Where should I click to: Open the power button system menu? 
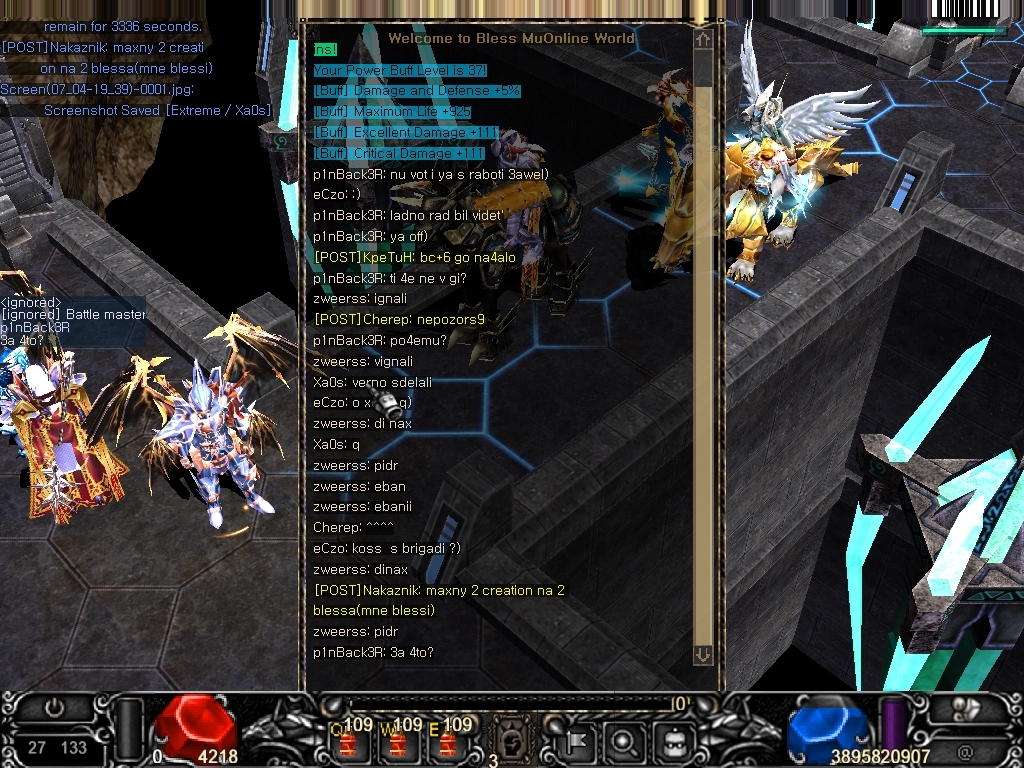(55, 708)
